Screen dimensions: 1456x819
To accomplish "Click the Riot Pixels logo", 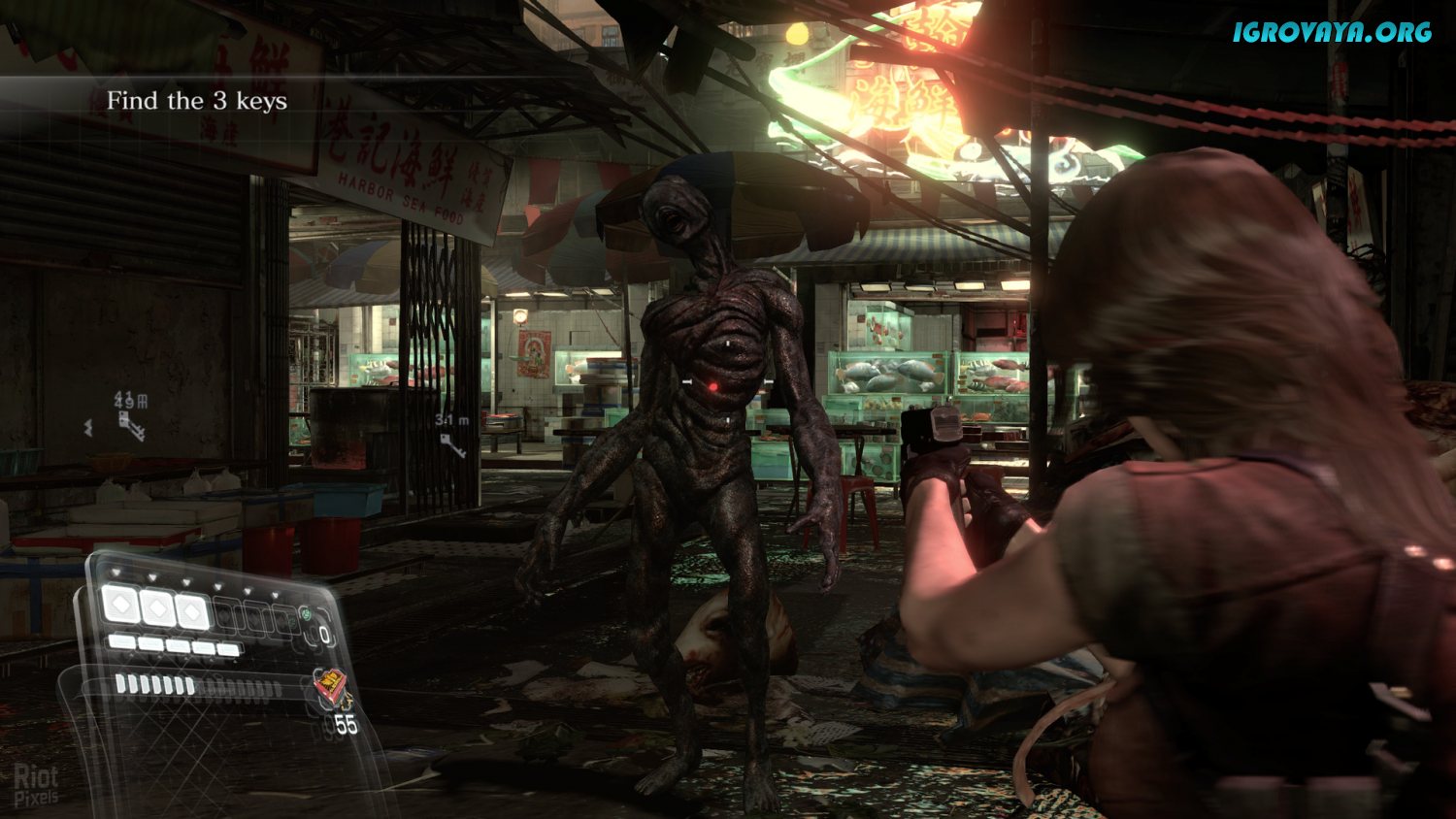I will click(x=37, y=784).
